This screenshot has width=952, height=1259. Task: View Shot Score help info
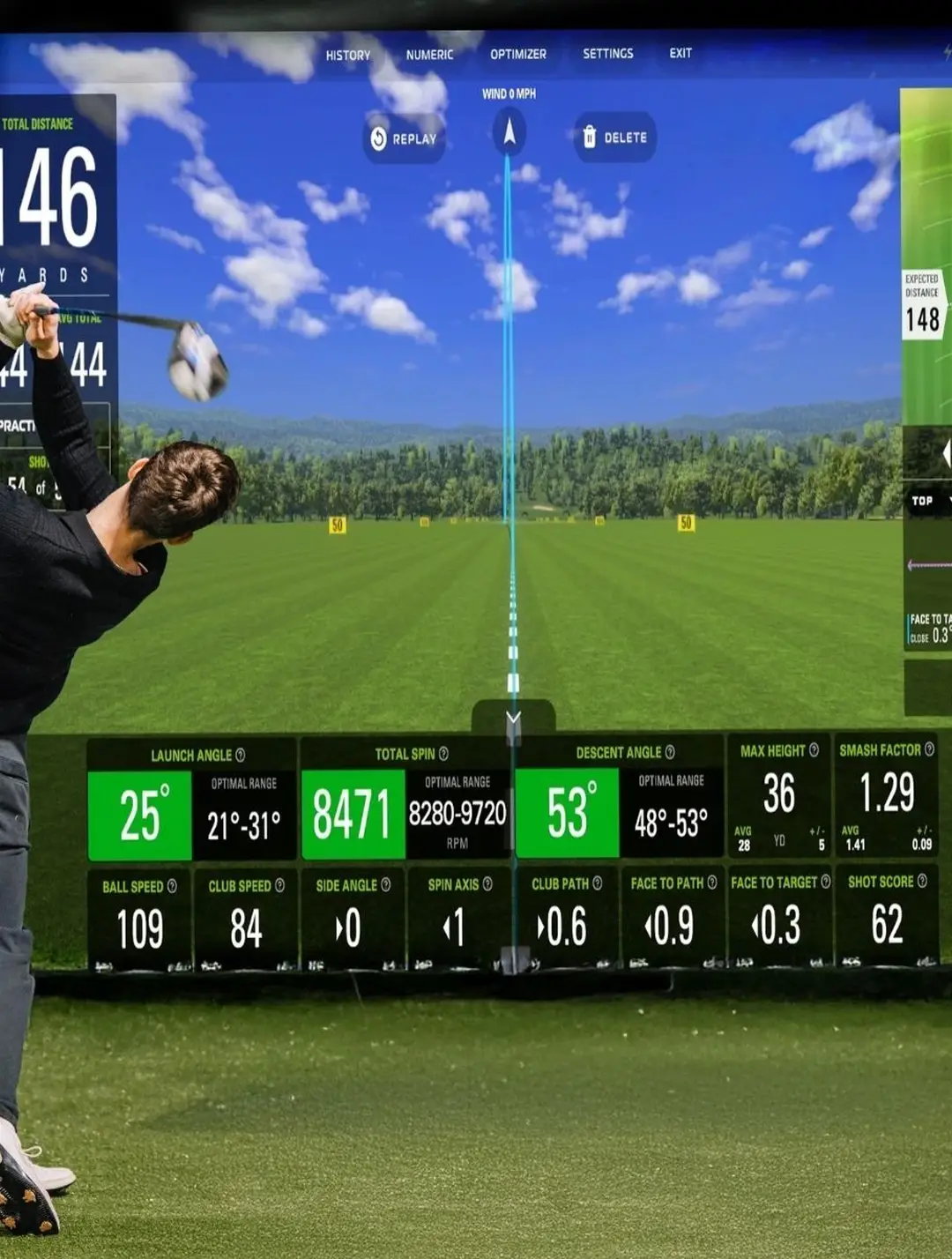click(x=922, y=881)
